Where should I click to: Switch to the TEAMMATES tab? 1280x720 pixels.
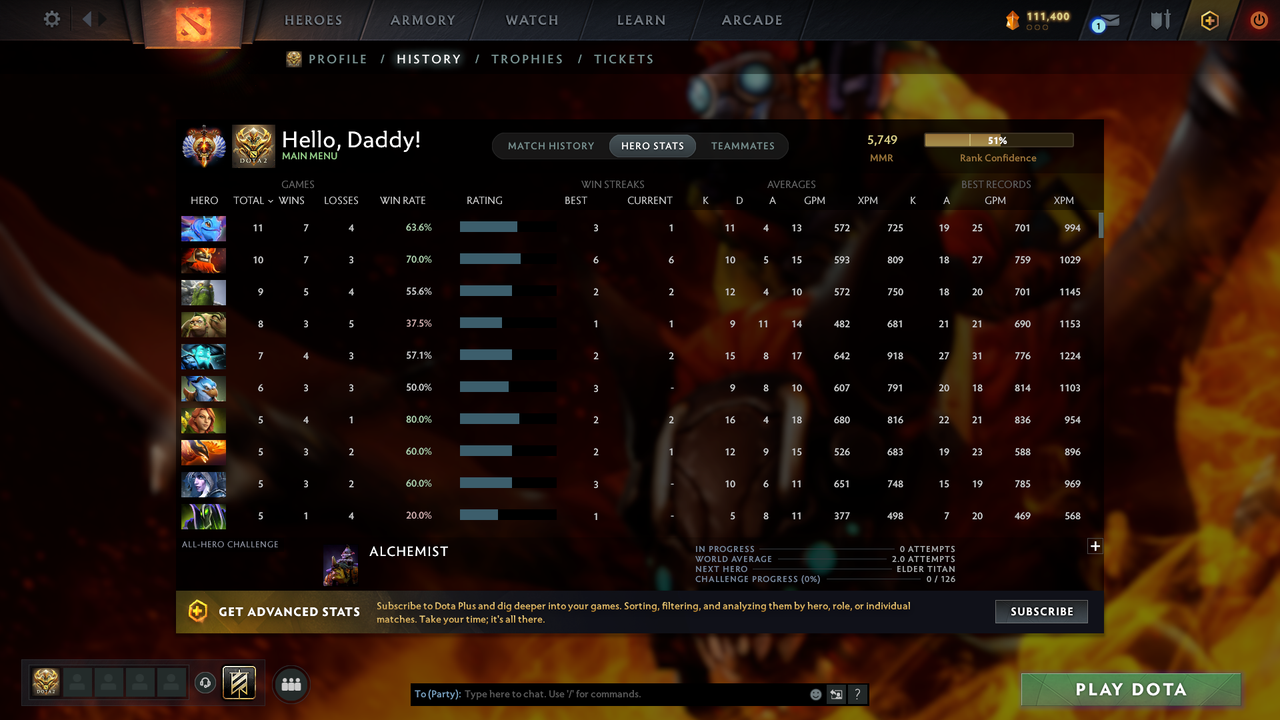pyautogui.click(x=743, y=146)
